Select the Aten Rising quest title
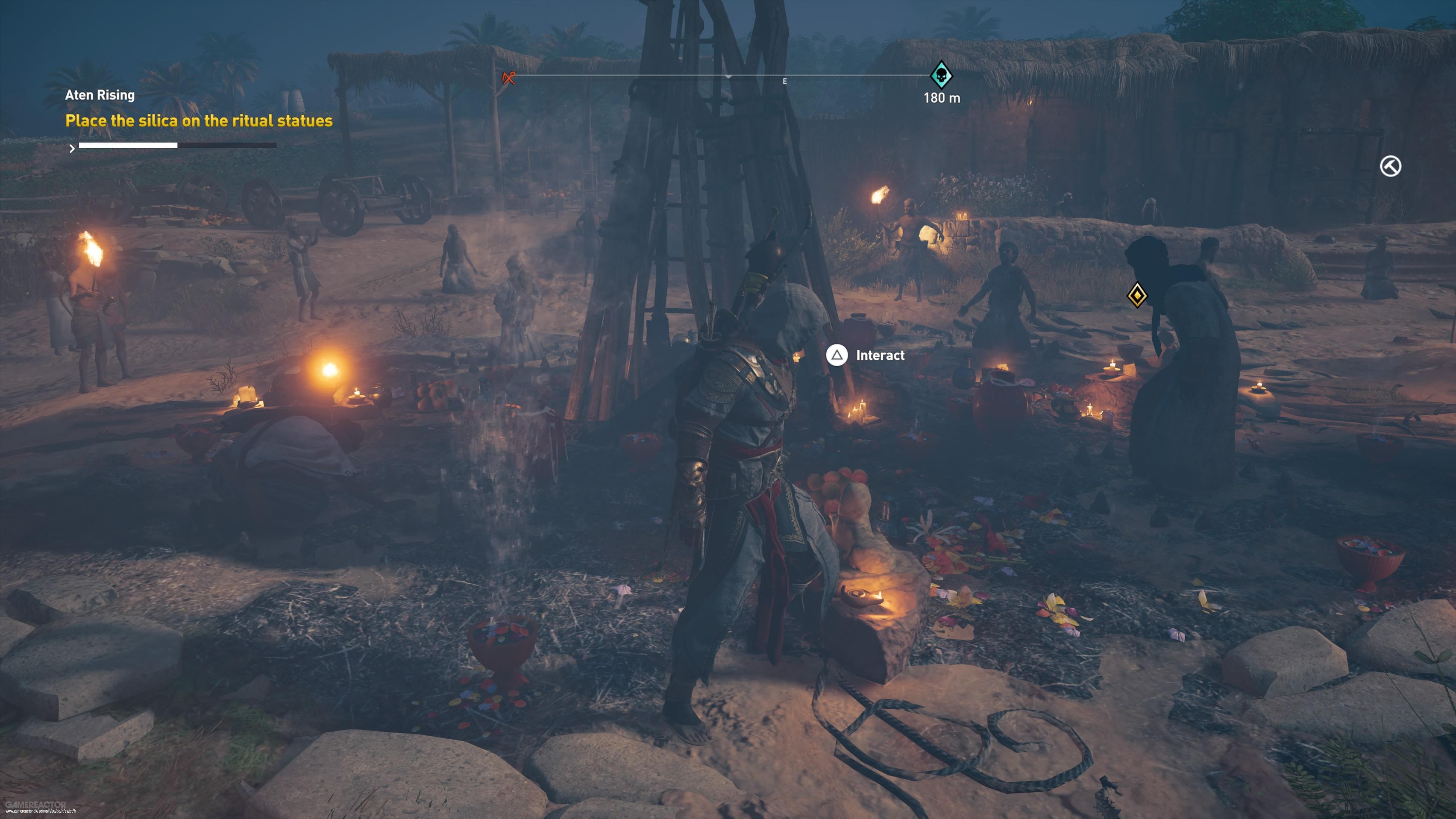Screen dimensions: 1456x819 [x=99, y=95]
